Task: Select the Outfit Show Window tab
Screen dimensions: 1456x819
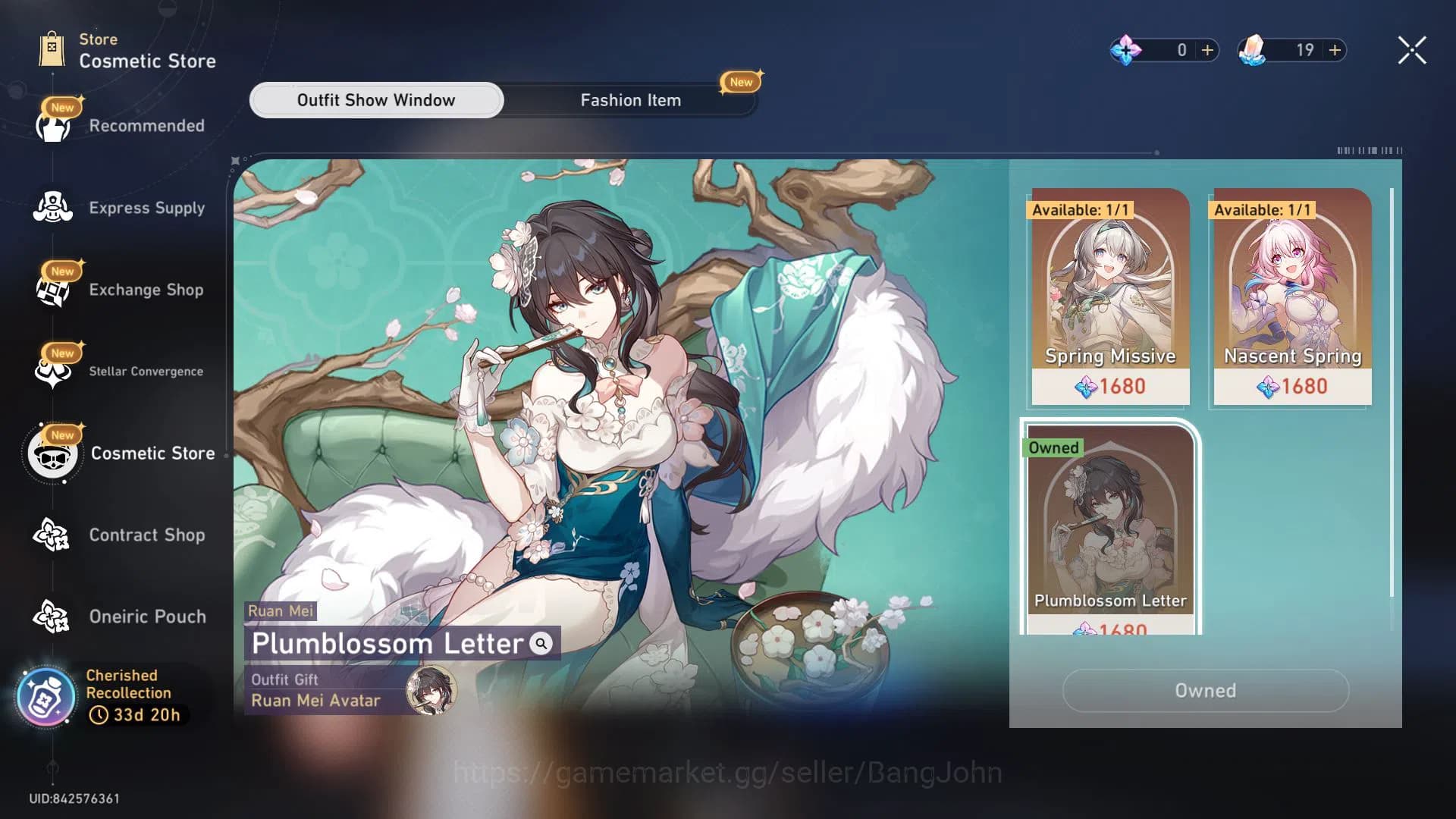Action: click(375, 99)
